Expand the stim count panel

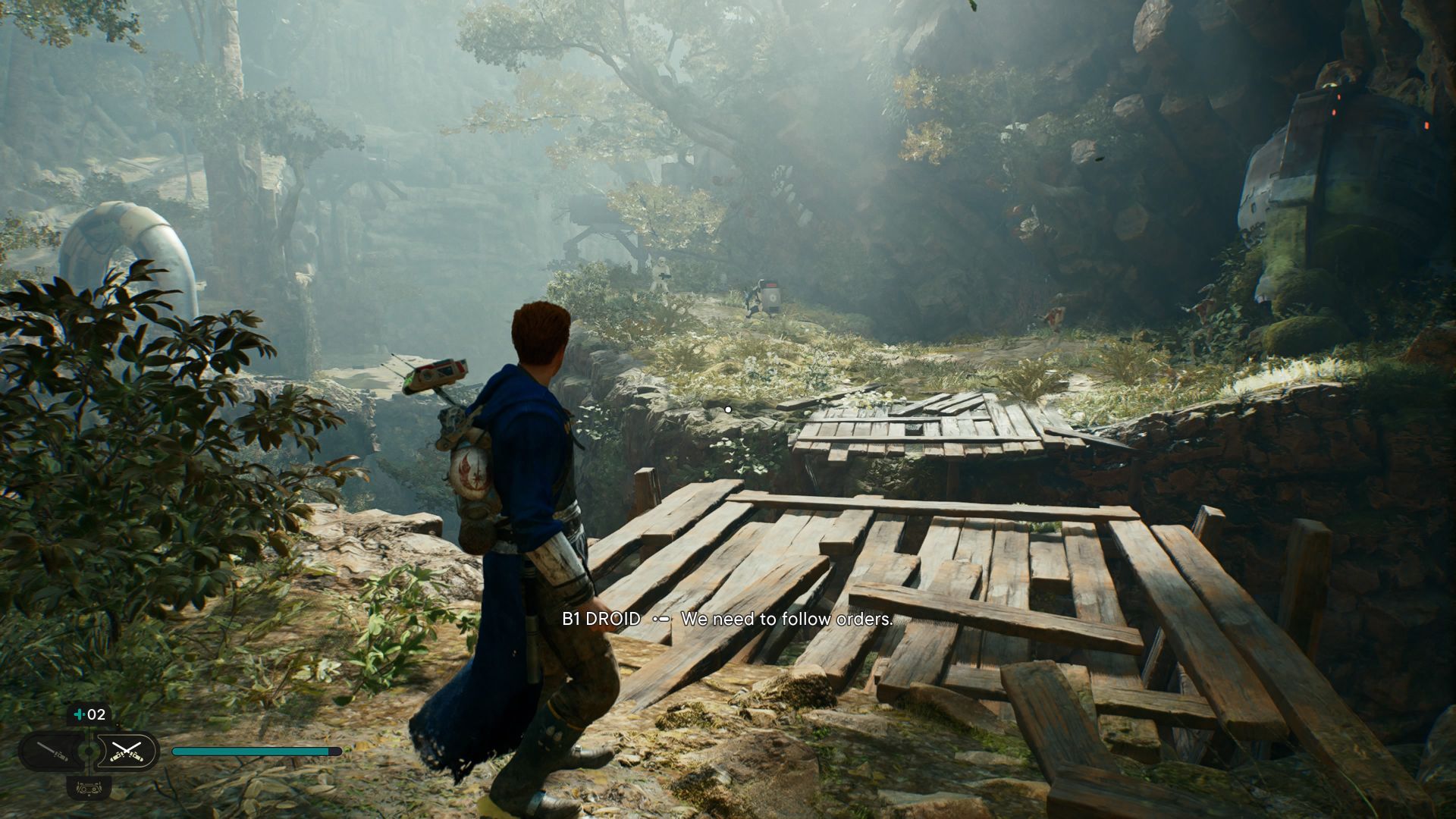(87, 714)
